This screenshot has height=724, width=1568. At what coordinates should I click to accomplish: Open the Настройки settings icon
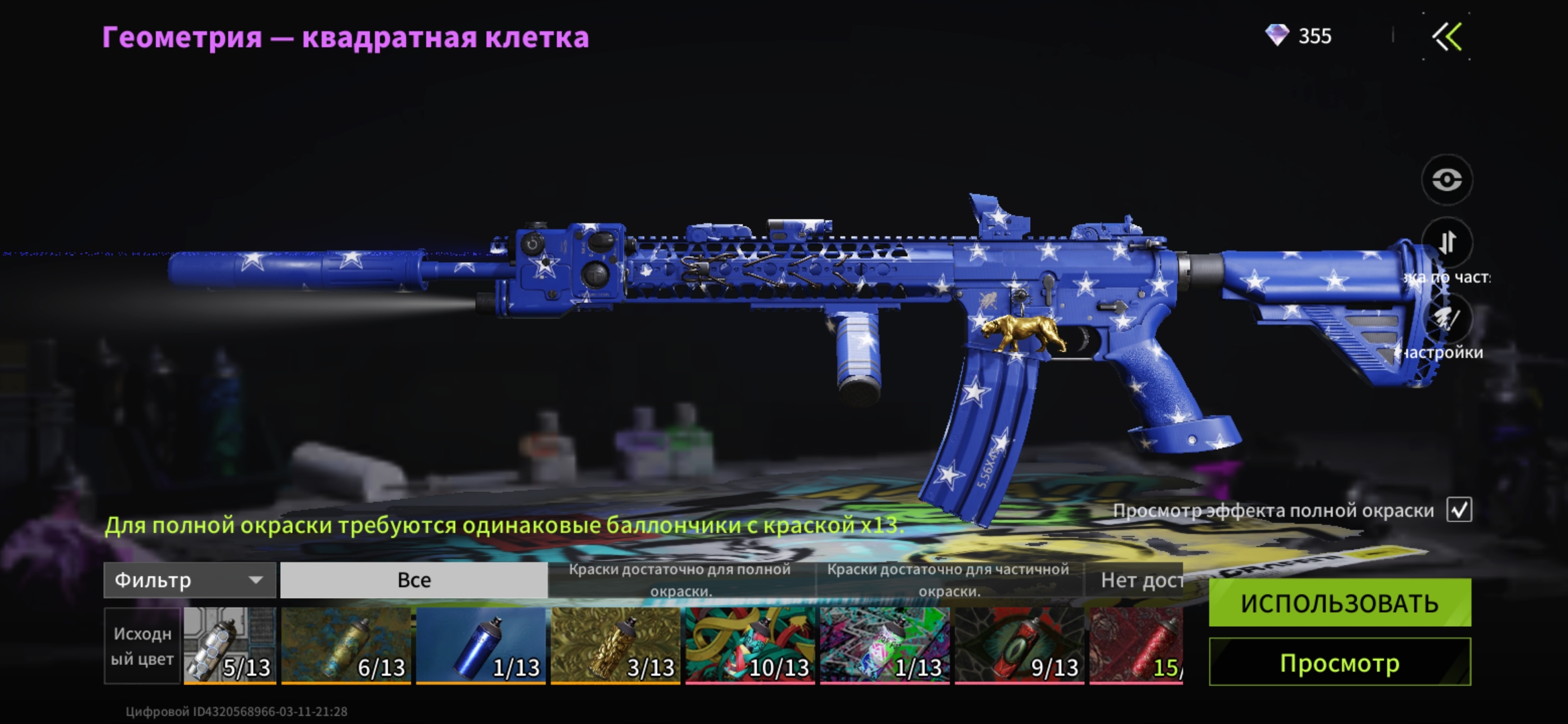1447,319
